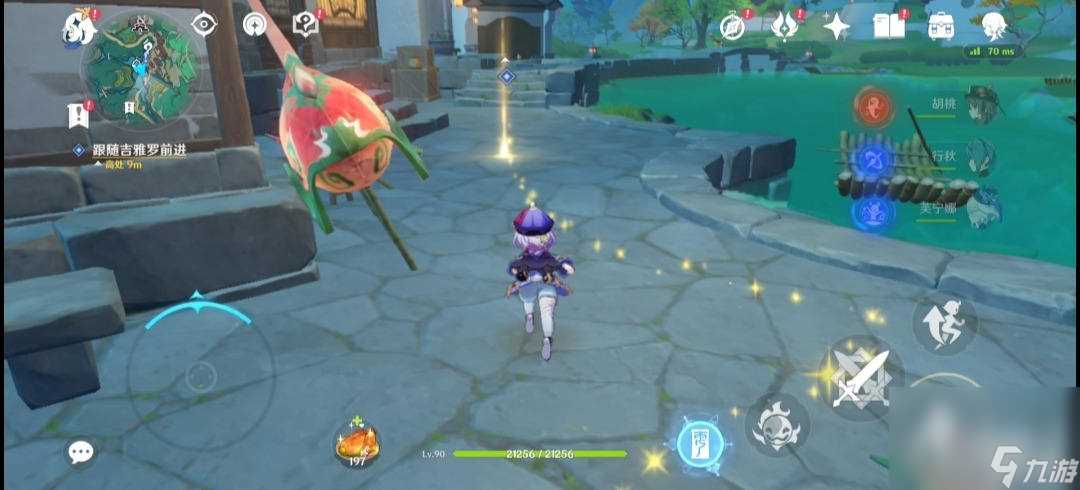
Task: Toggle the eye-shaped elemental sight icon
Action: tap(203, 25)
